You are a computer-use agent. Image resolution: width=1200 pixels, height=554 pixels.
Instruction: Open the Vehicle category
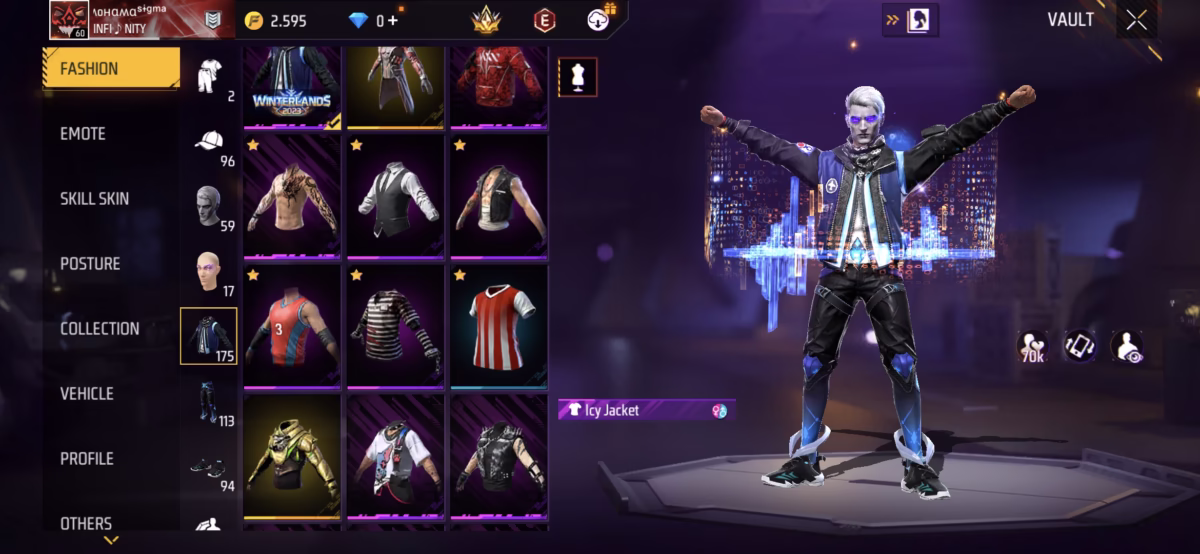[86, 394]
